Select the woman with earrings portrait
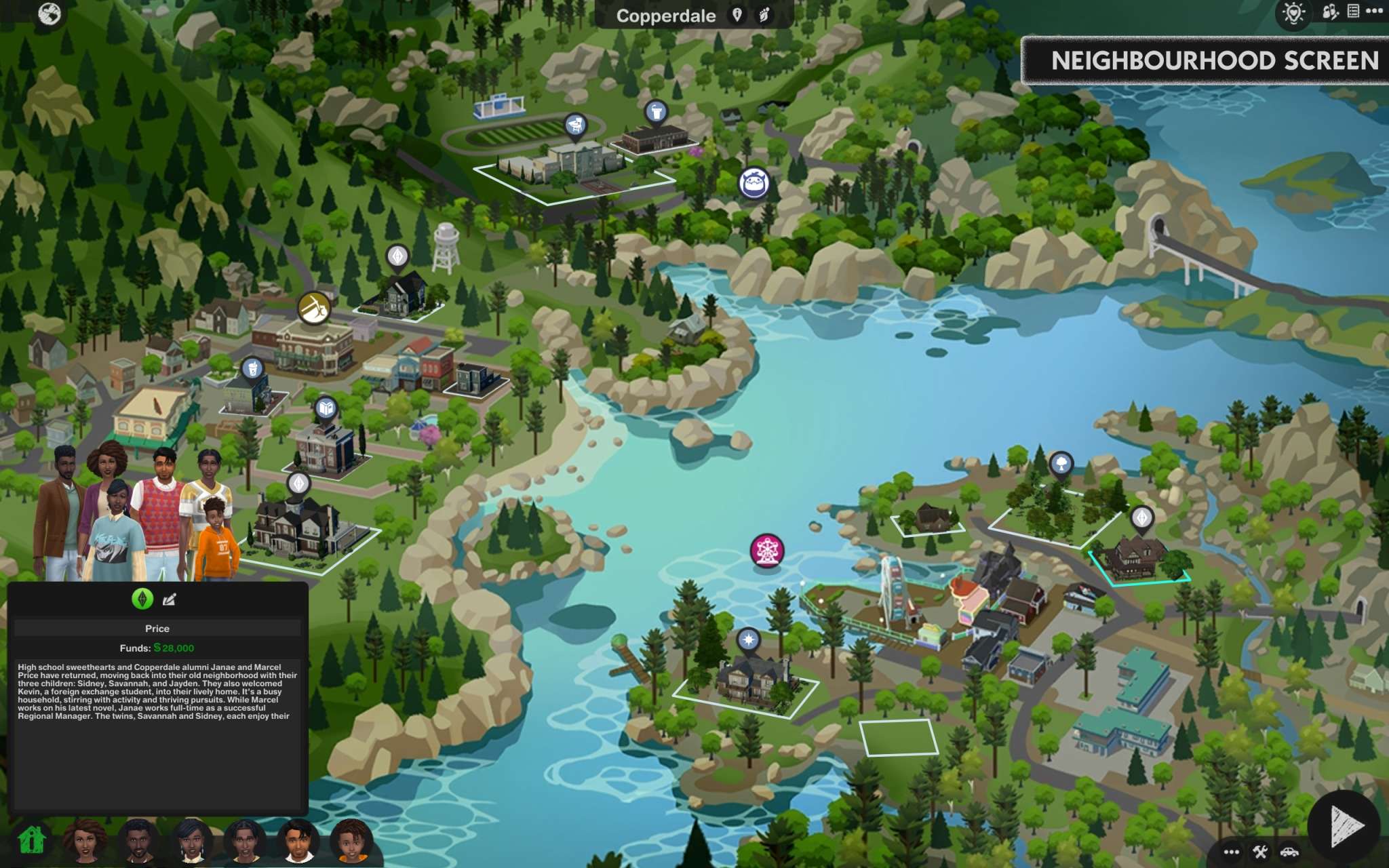Screen dimensions: 1389x868 [x=191, y=841]
